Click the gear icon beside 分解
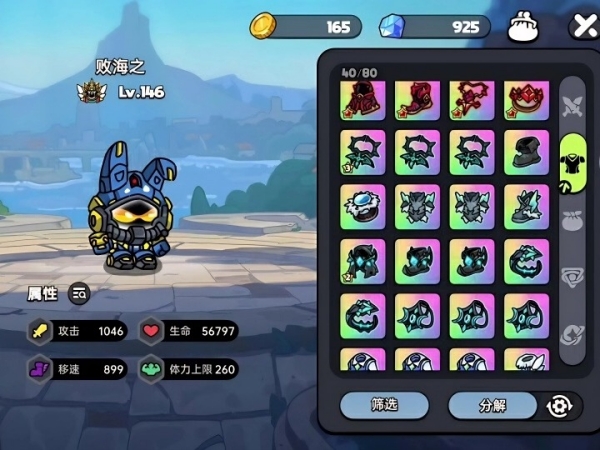This screenshot has height=450, width=600. [558, 406]
